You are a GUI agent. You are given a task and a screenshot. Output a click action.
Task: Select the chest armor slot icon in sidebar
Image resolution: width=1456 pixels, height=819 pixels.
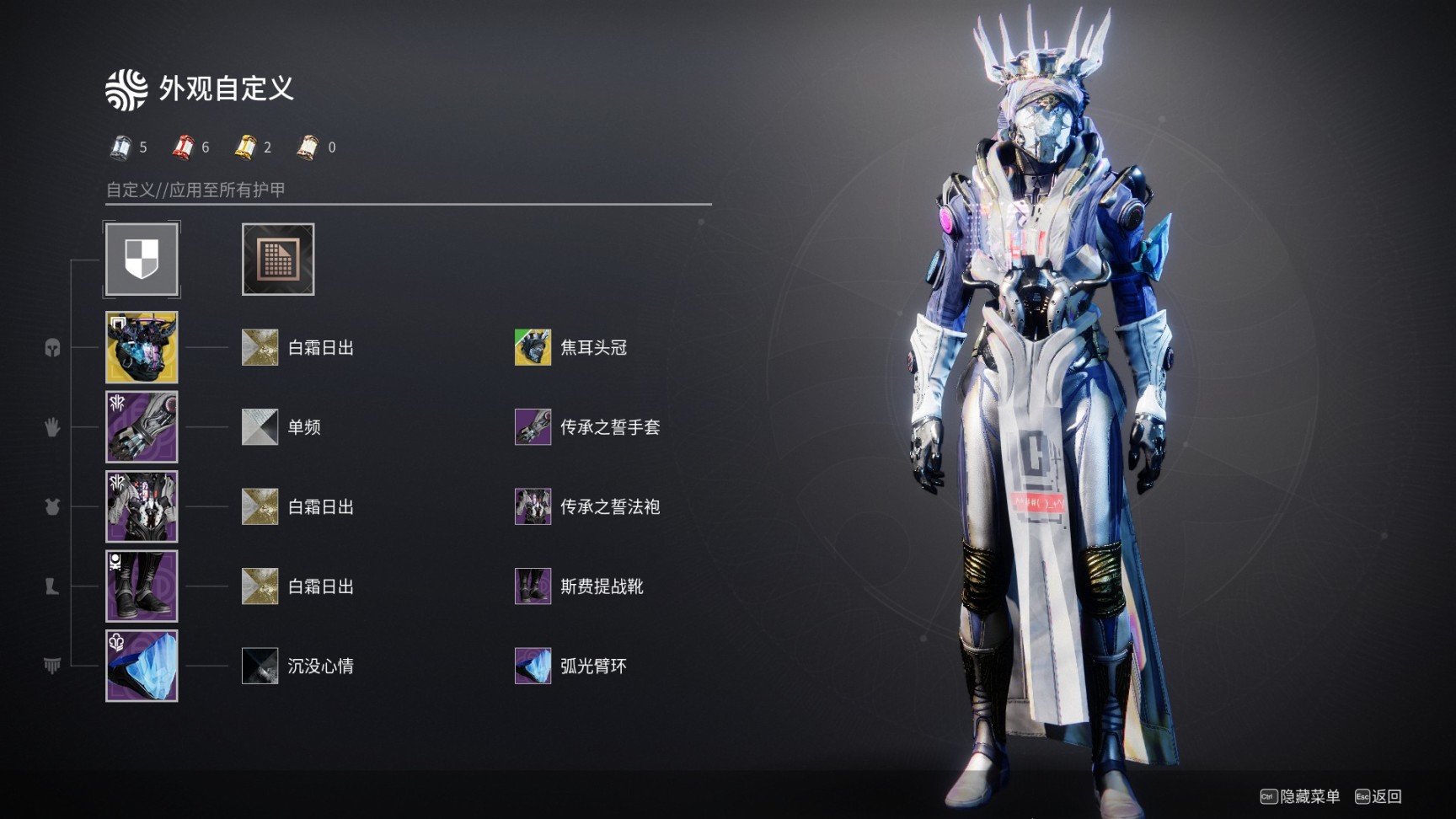click(52, 507)
